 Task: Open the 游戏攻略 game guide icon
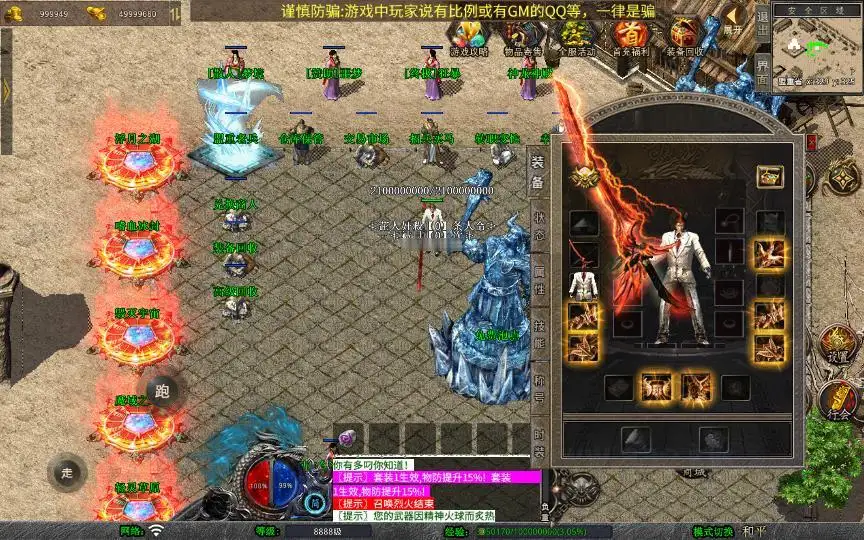click(469, 36)
